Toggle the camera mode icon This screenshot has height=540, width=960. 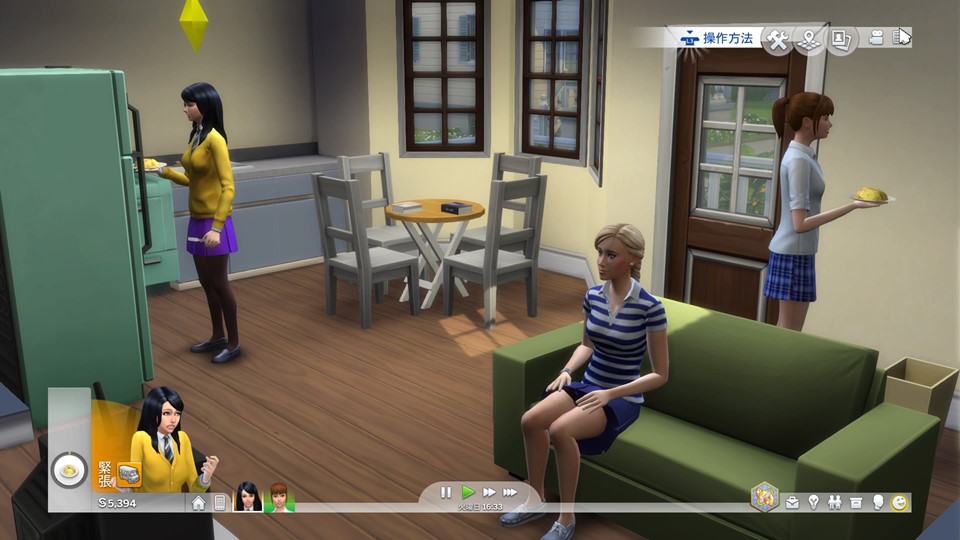(877, 38)
